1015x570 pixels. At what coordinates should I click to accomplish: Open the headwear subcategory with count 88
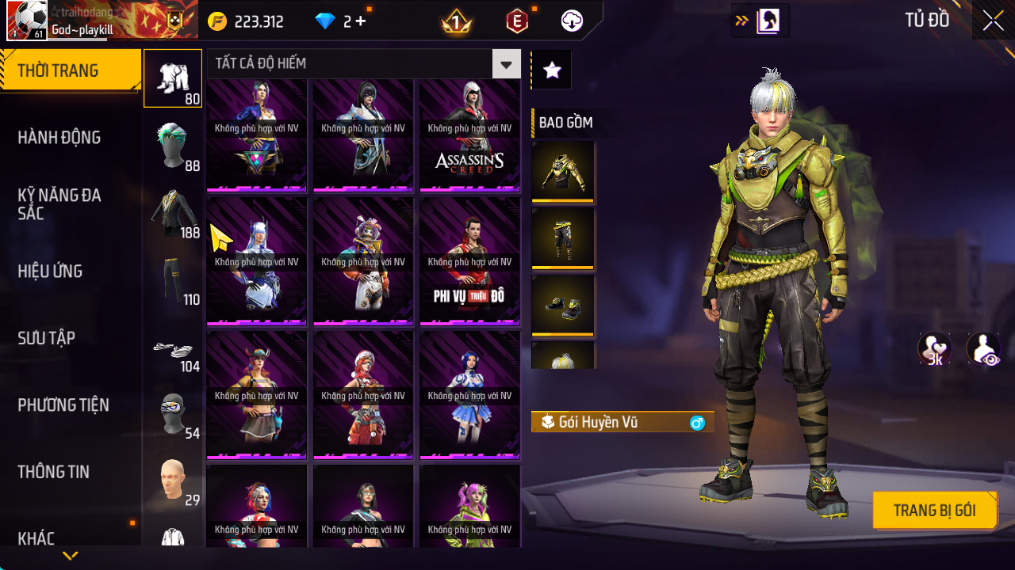173,145
